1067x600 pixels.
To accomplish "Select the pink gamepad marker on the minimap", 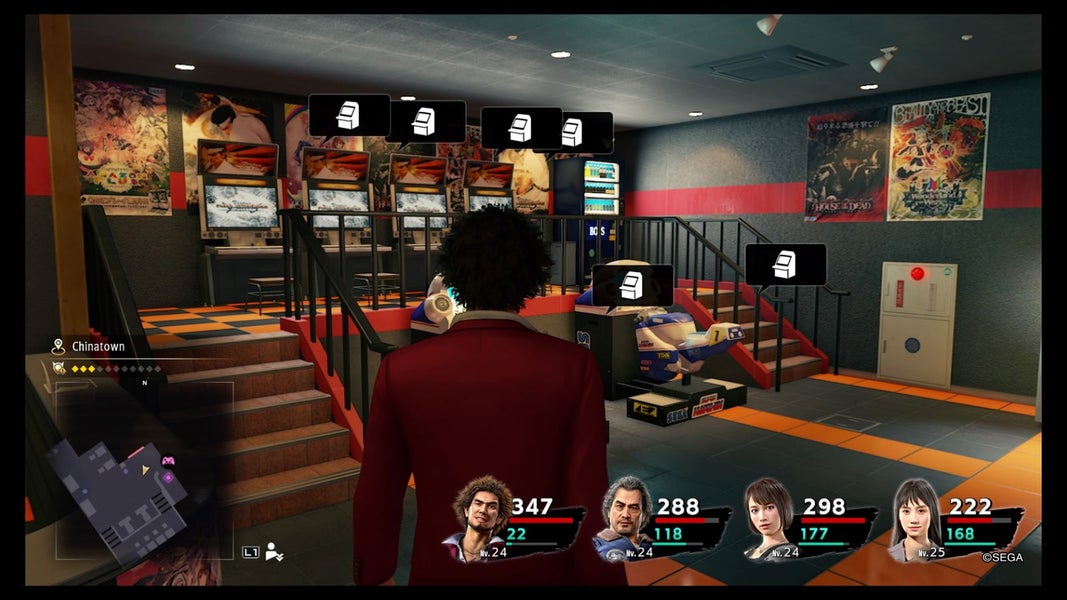I will [x=168, y=461].
